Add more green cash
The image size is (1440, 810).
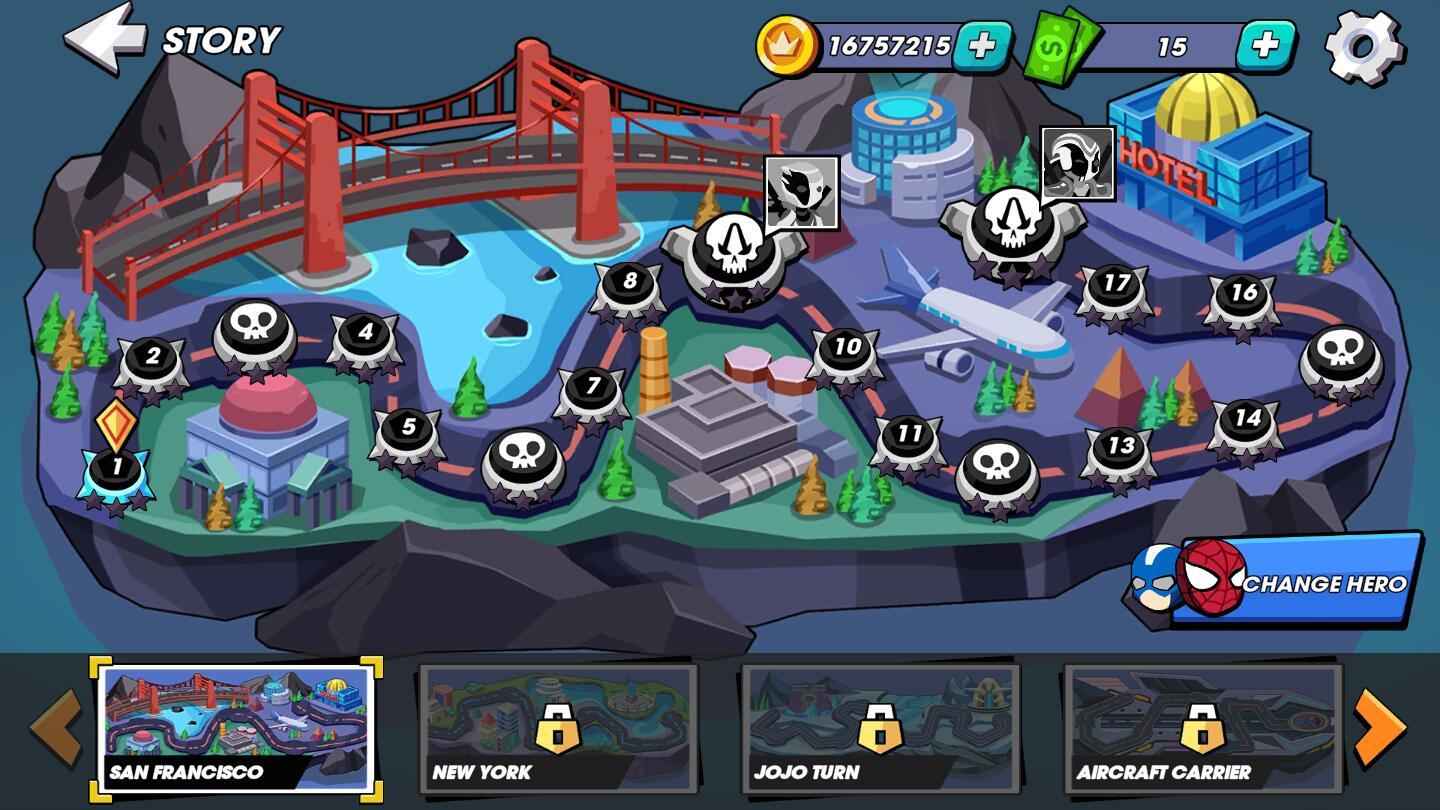pos(1265,46)
